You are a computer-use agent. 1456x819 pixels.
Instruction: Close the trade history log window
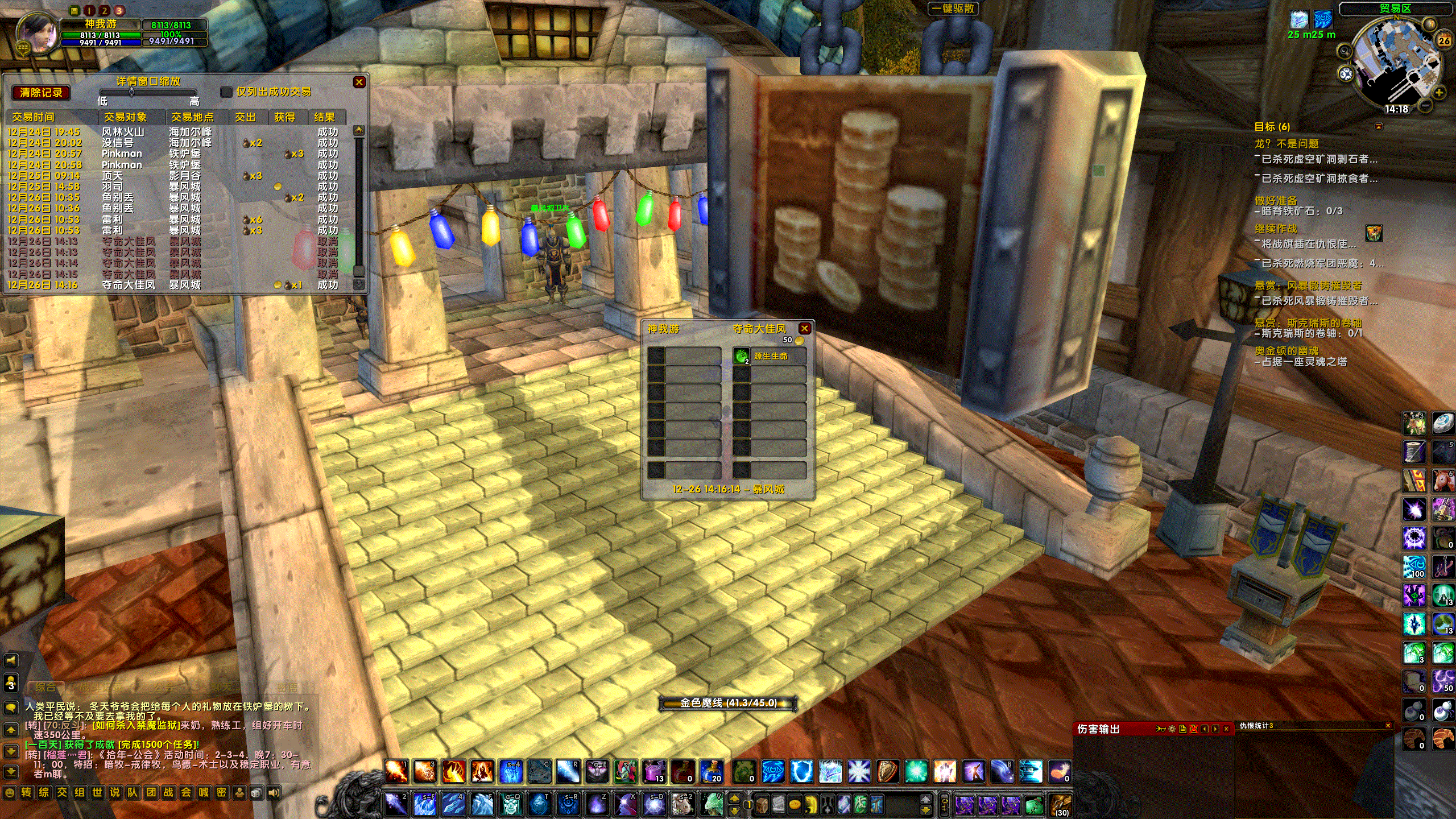tap(359, 82)
